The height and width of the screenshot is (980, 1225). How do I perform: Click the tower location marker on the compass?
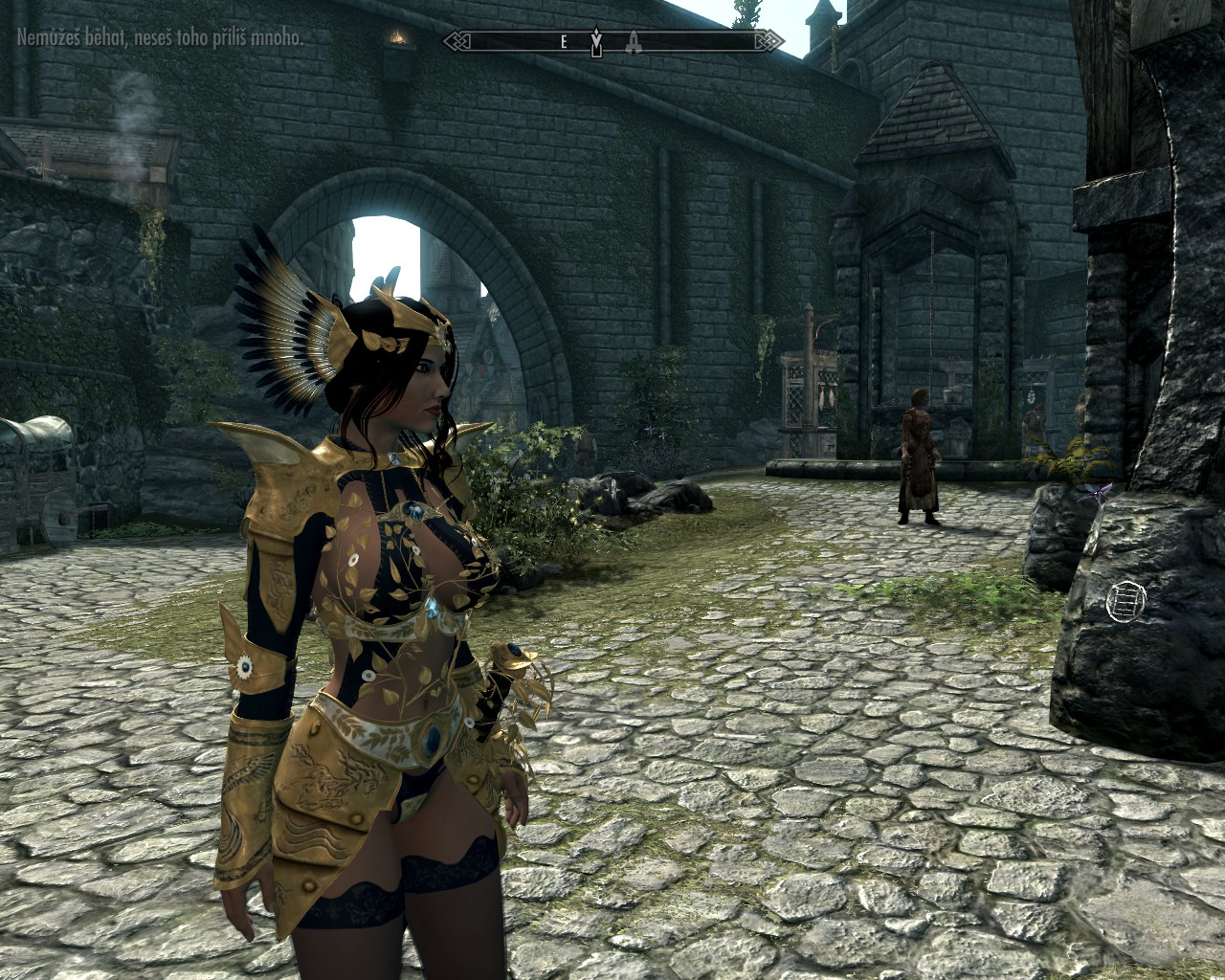coord(633,41)
